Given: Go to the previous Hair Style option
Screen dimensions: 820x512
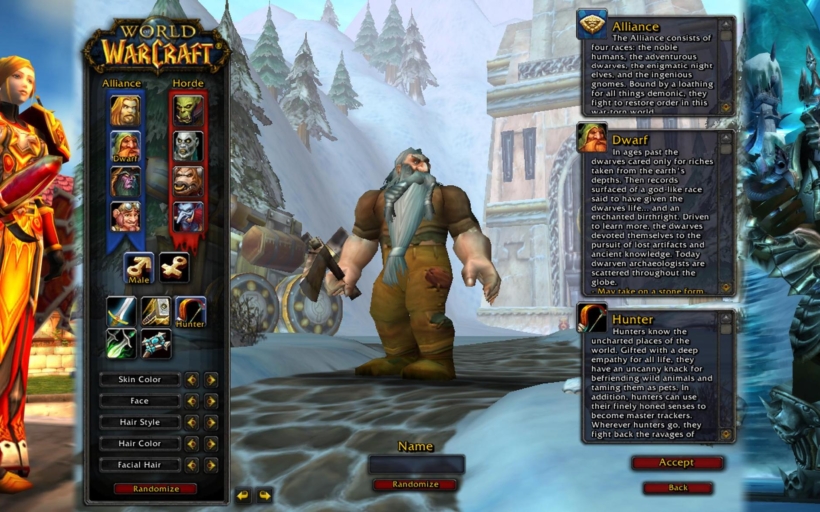Looking at the screenshot, I should [x=192, y=422].
